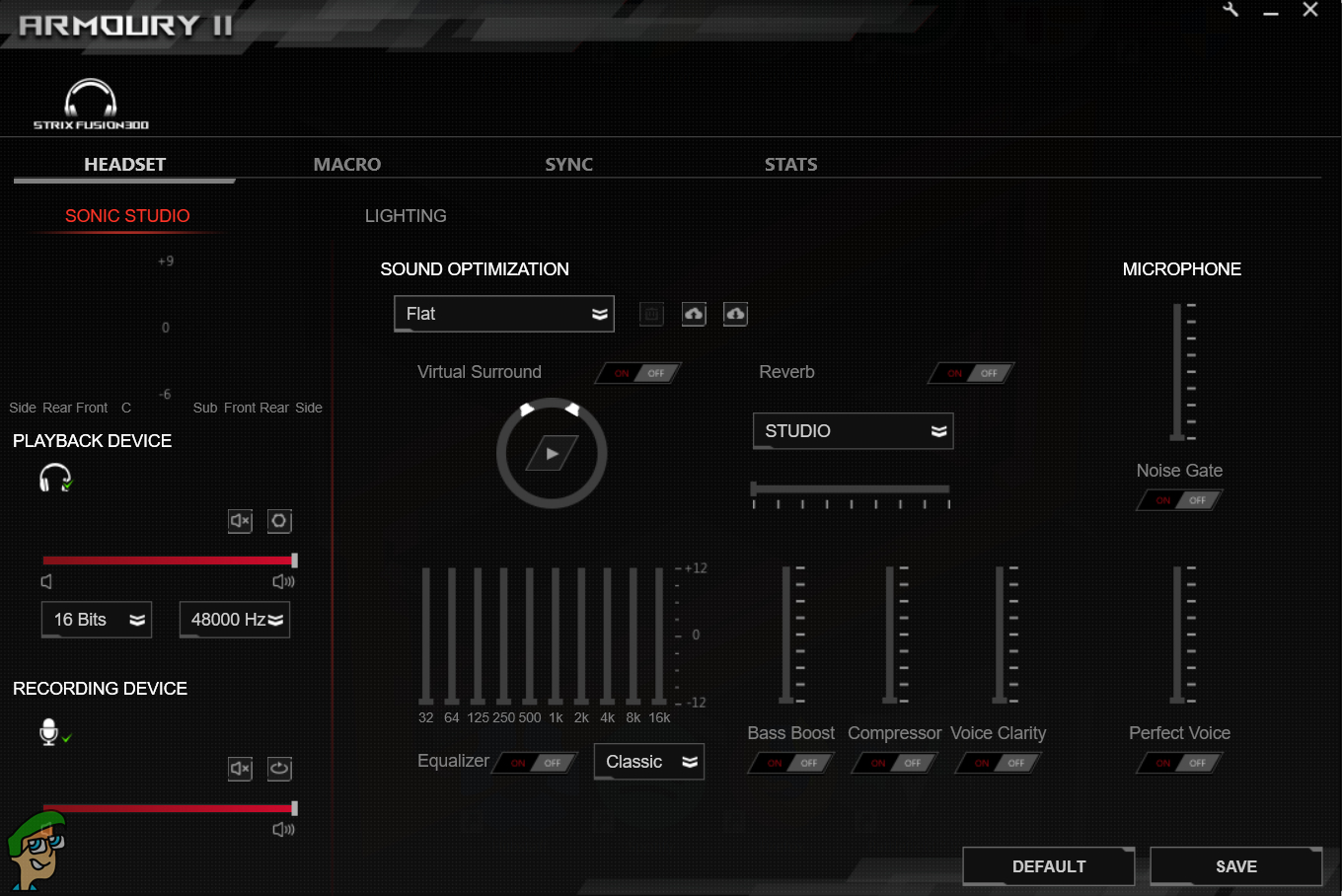Close the Armoury II window
Viewport: 1342px width, 896px height.
point(1310,10)
